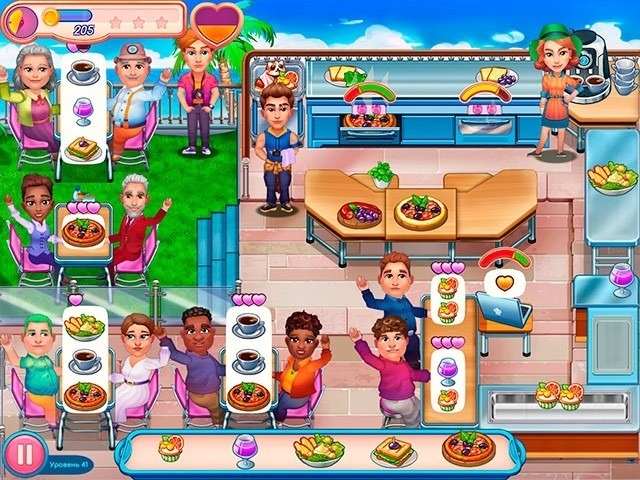This screenshot has width=640, height=480.
Task: Activate the lightning bolt bonus icon
Action: pos(23,19)
